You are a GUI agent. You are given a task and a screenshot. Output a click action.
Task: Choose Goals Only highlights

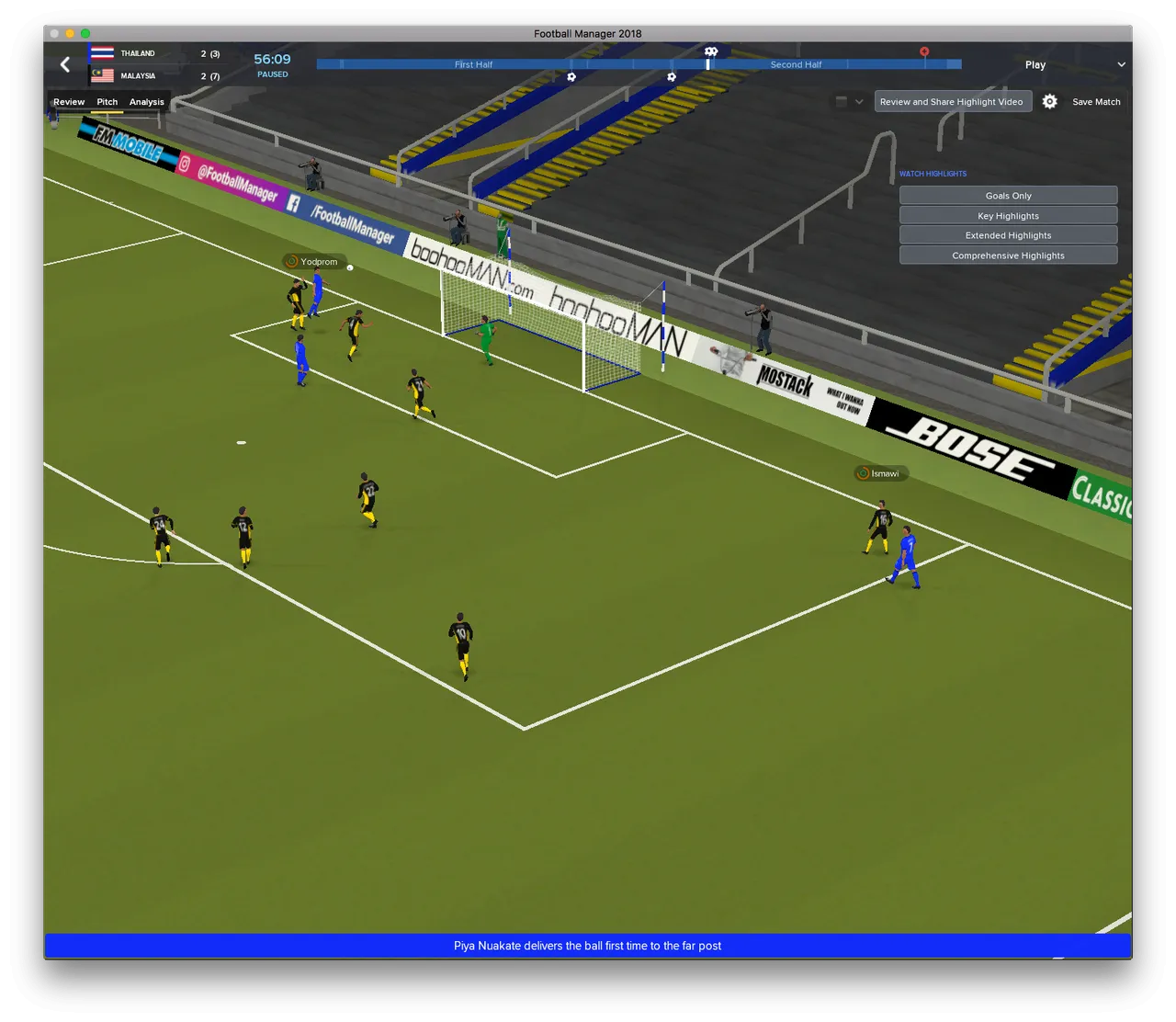coord(1008,196)
